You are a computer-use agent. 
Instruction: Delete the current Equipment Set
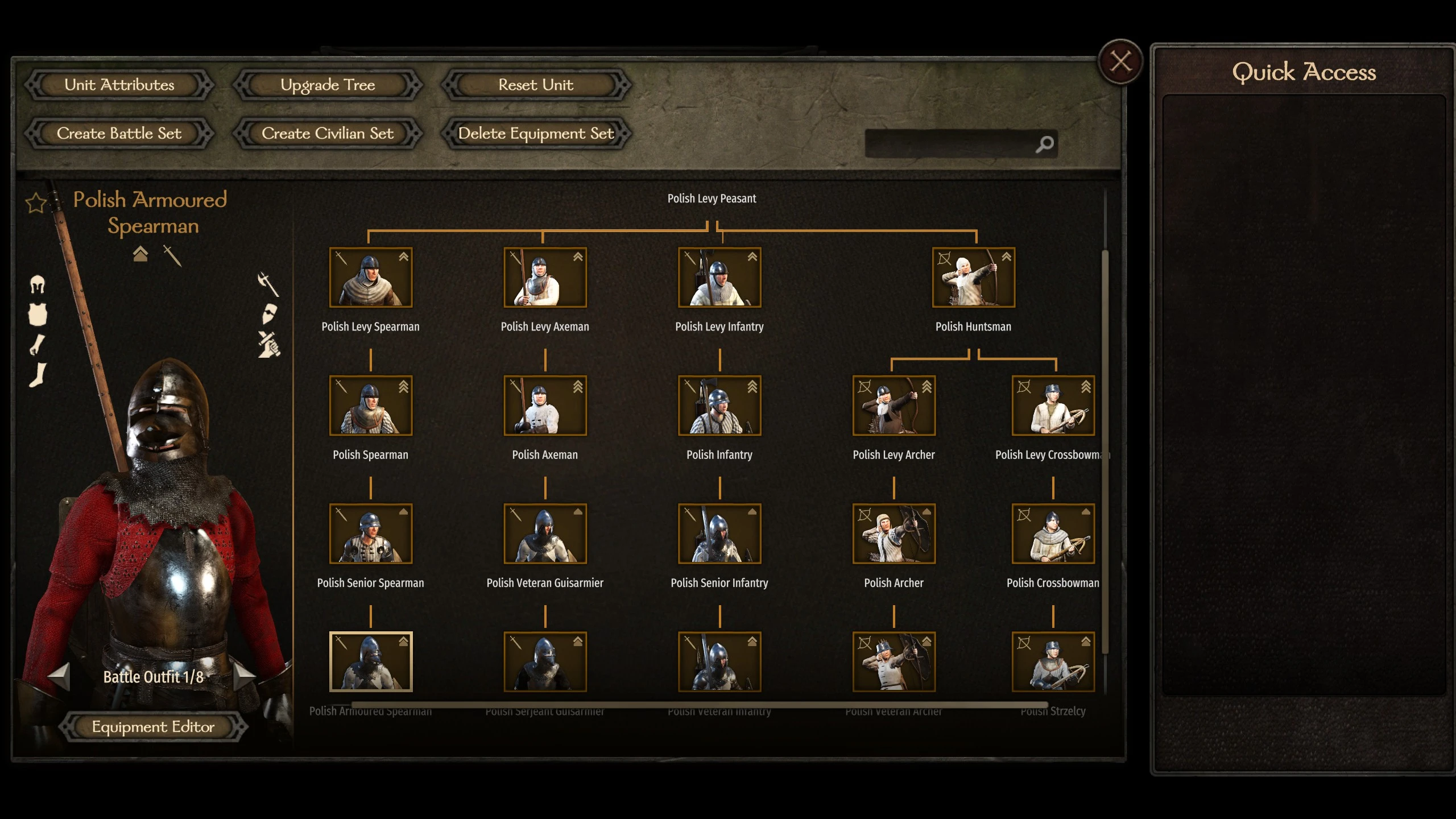point(536,134)
